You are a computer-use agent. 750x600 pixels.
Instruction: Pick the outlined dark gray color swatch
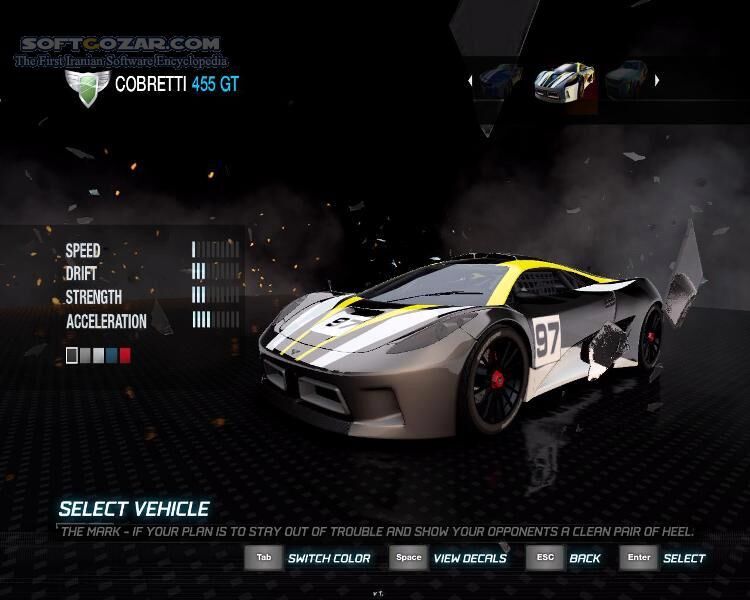coord(72,355)
